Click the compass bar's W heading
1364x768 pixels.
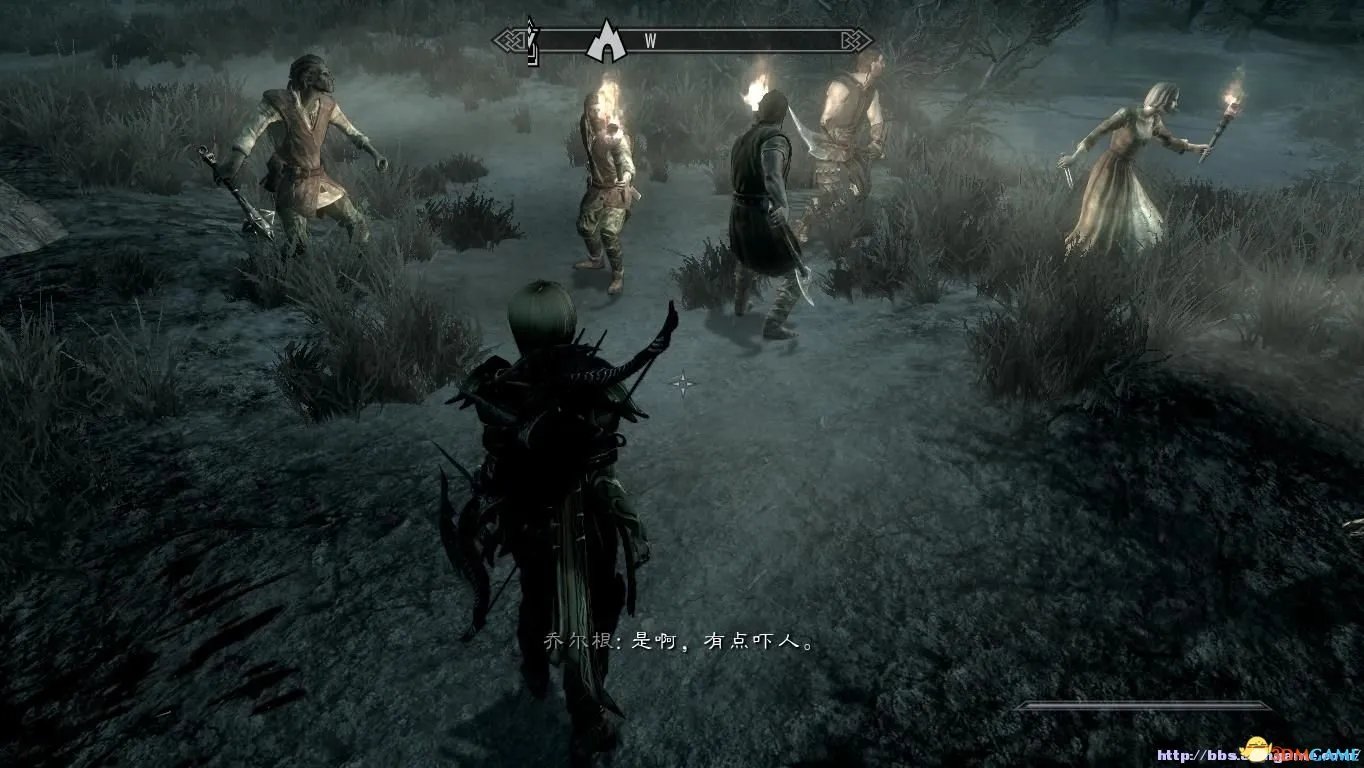650,41
